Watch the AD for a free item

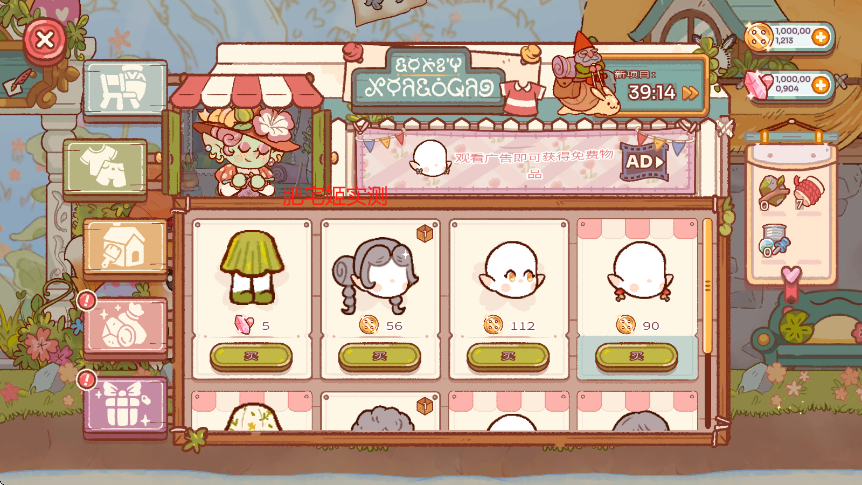pos(644,160)
